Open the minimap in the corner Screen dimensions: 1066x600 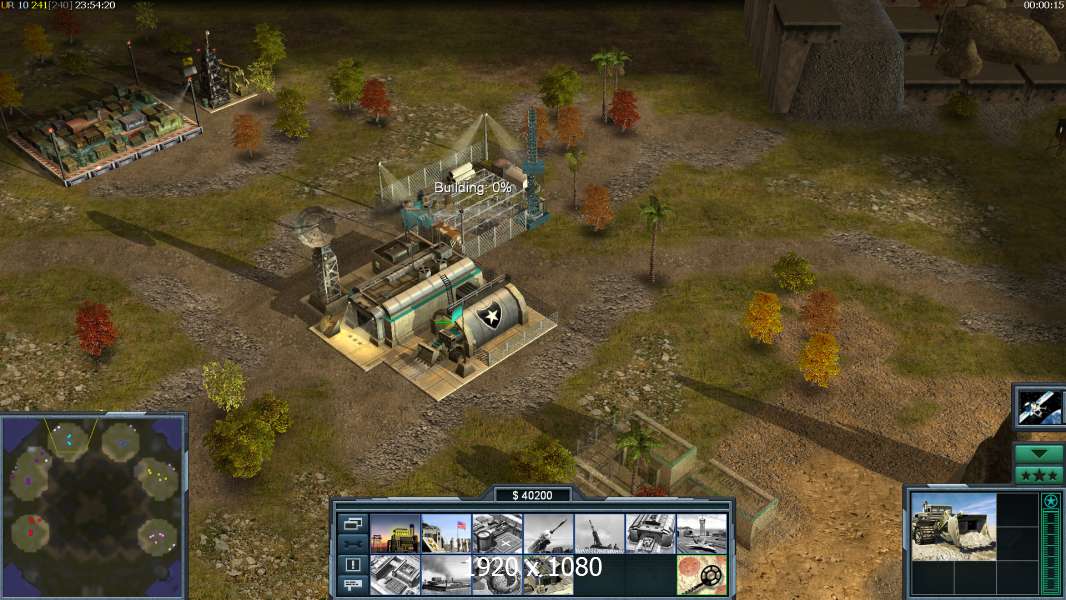coord(93,506)
